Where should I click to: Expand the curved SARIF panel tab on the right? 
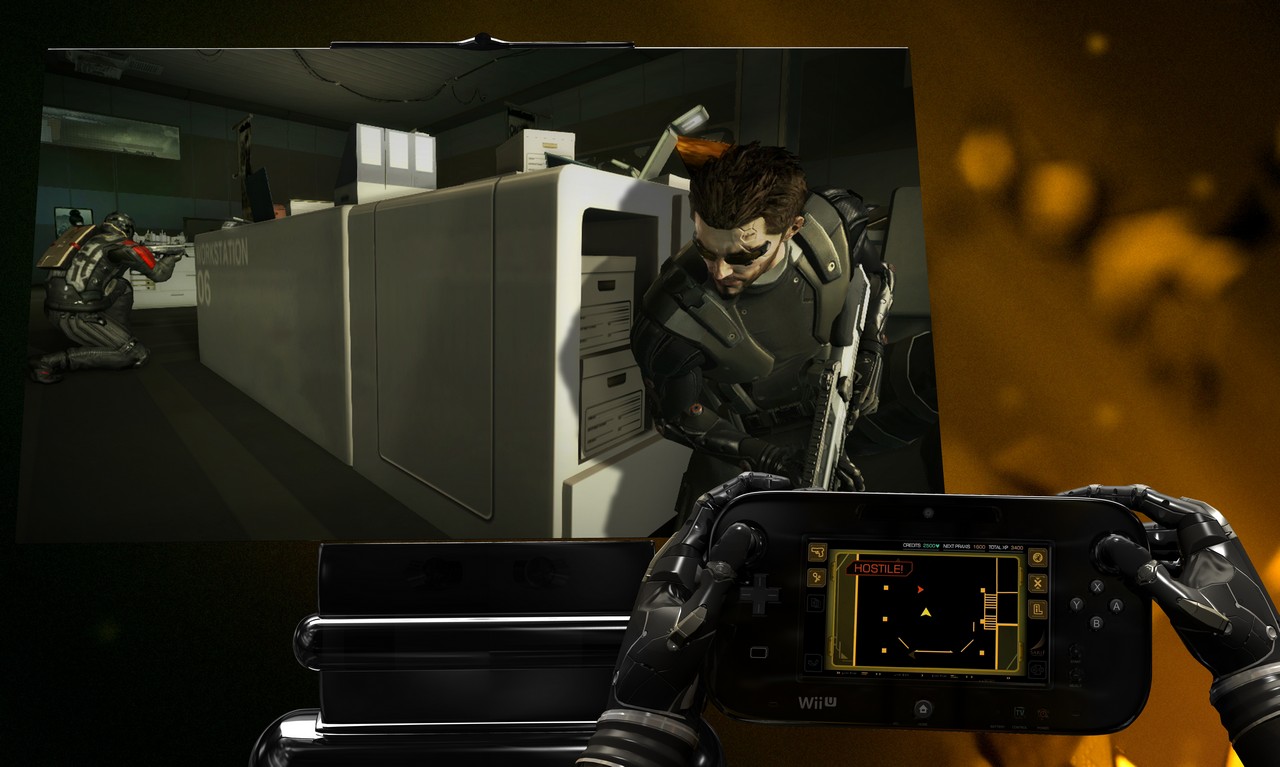click(x=1037, y=644)
